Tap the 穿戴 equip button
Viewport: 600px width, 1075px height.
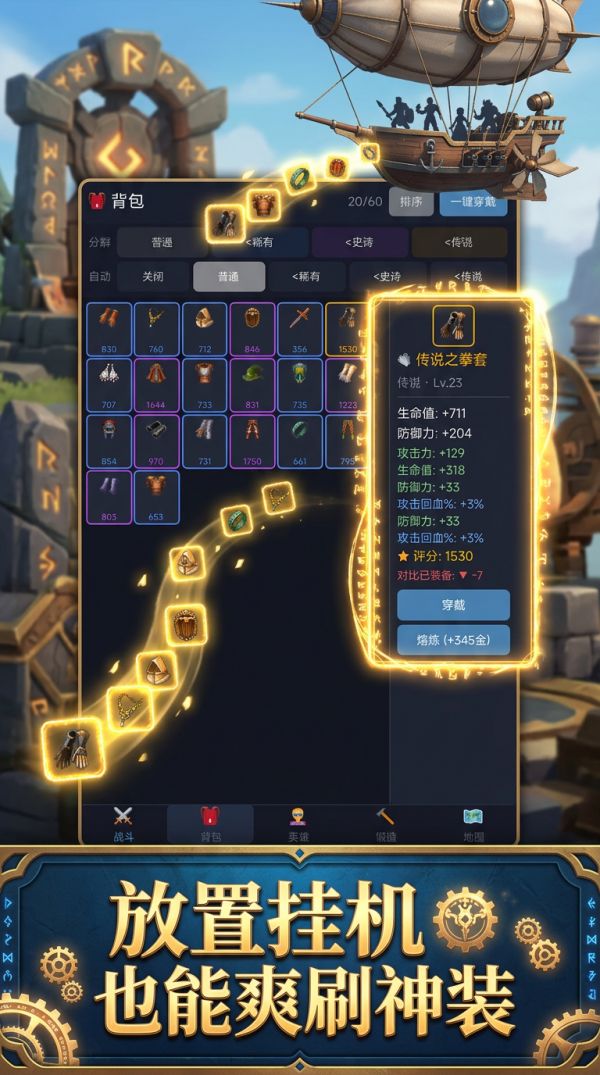click(x=453, y=605)
